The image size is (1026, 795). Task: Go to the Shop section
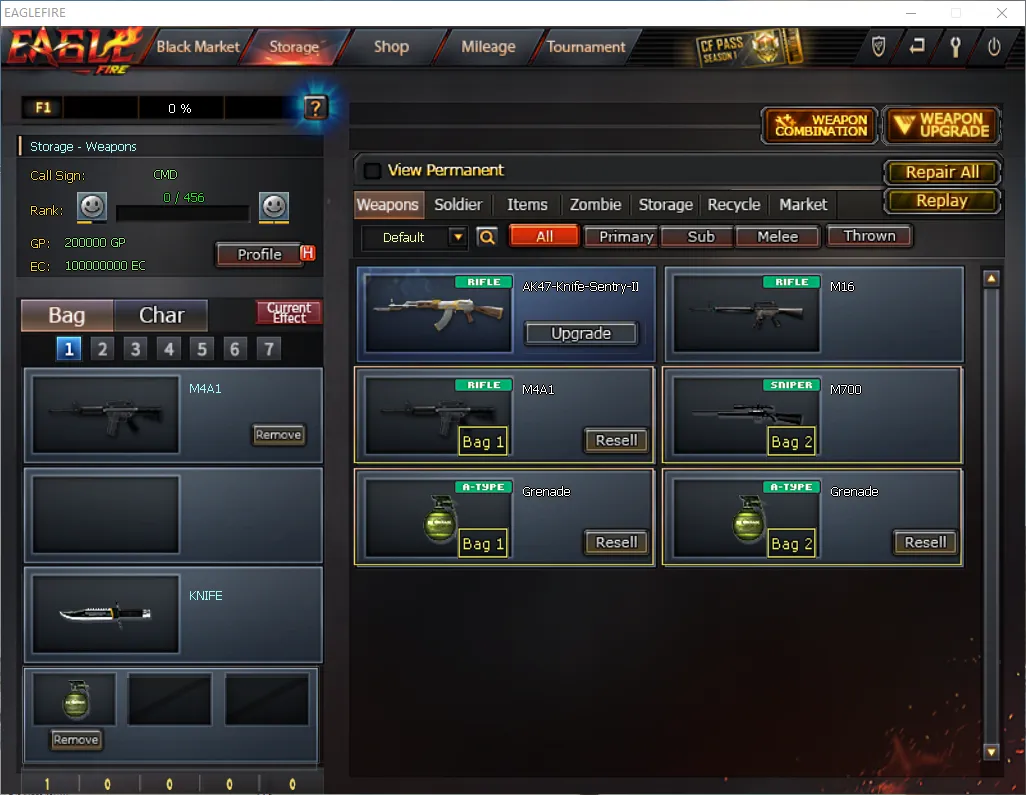click(391, 47)
